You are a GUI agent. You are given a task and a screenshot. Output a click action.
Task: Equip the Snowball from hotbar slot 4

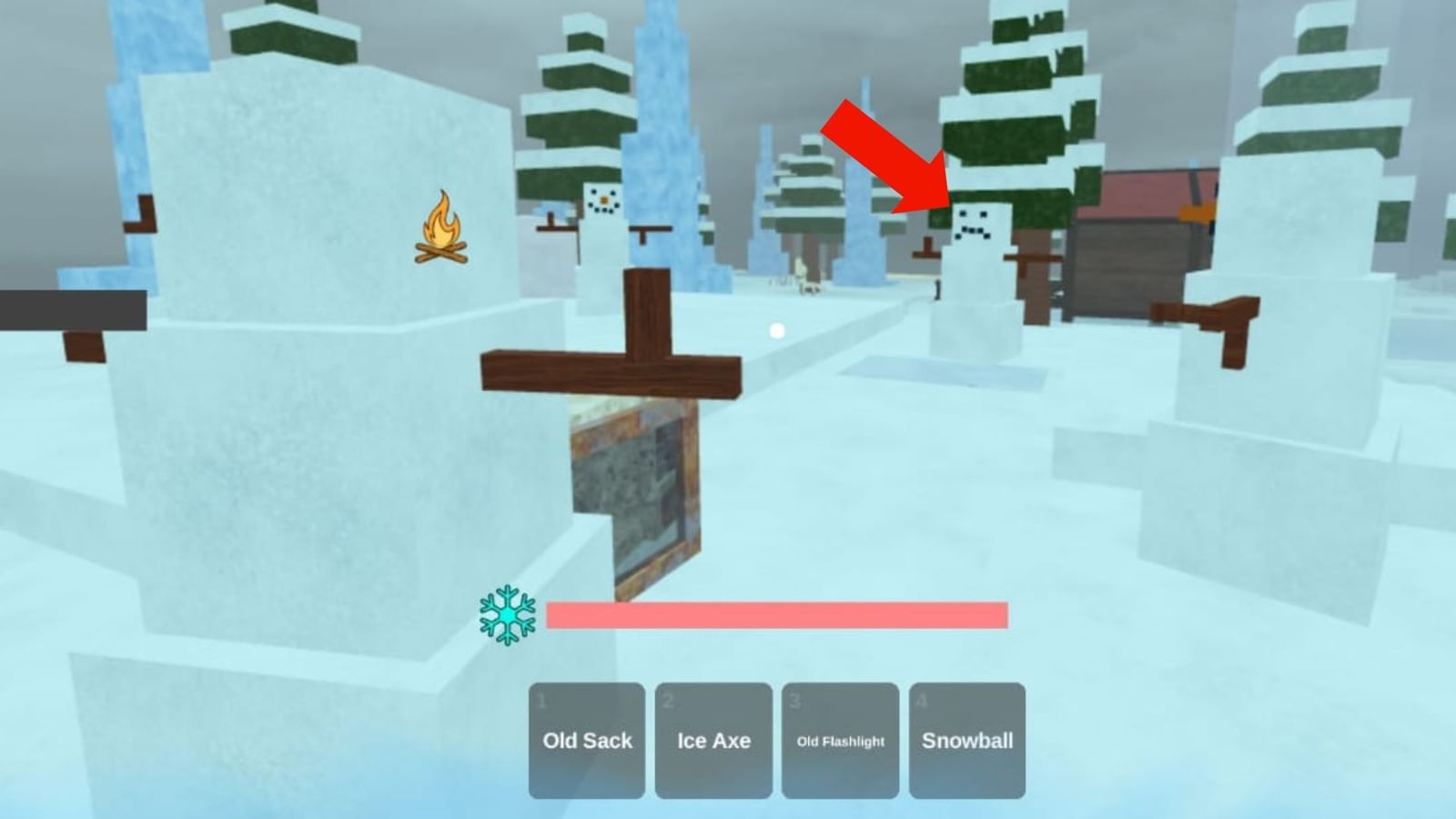[x=967, y=741]
